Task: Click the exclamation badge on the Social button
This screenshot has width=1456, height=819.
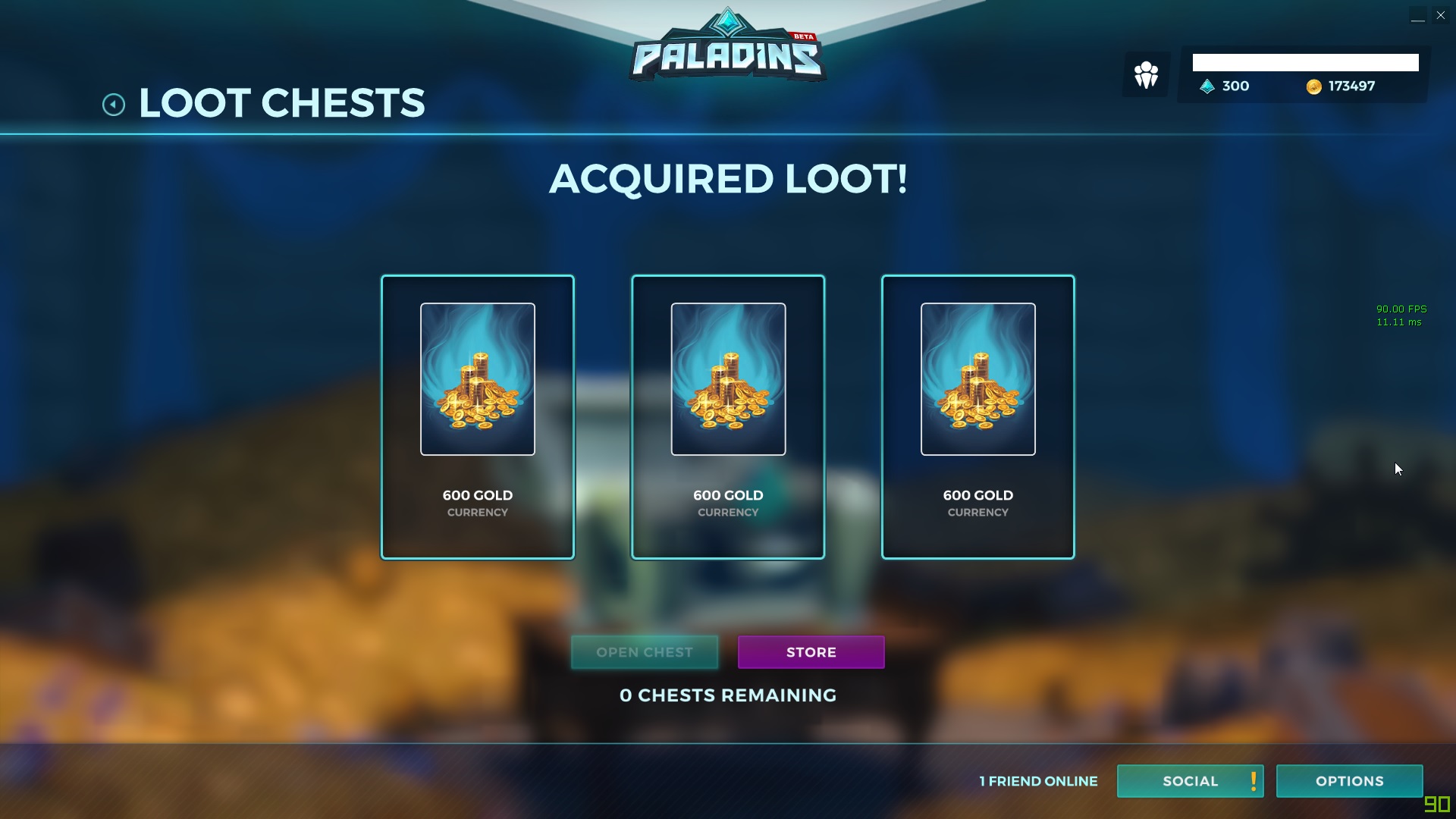Action: [x=1252, y=781]
